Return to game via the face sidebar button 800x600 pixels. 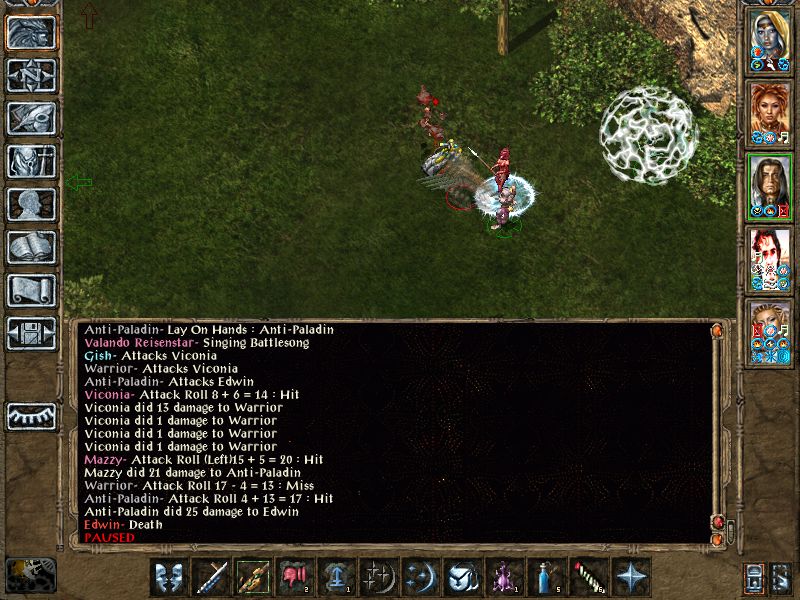tap(31, 32)
